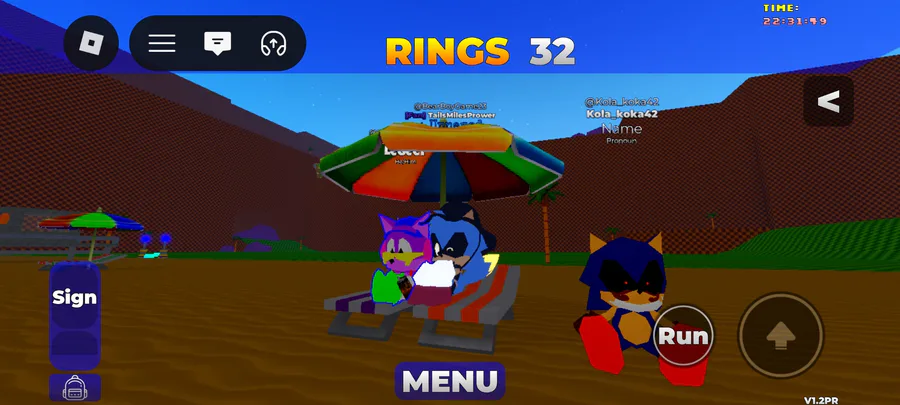Open the hamburger list menu

tap(162, 43)
